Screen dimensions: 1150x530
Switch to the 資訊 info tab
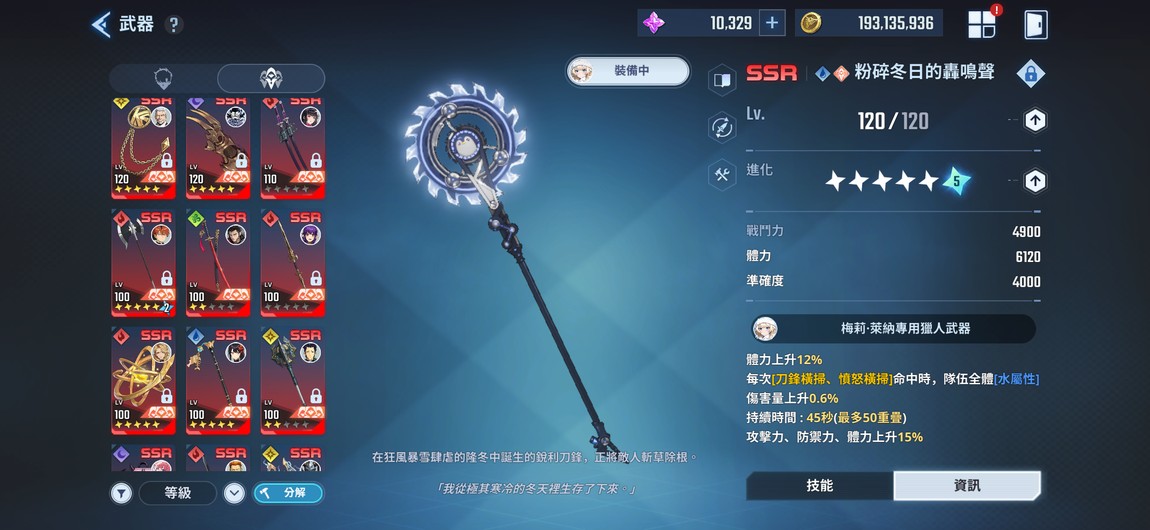(966, 485)
